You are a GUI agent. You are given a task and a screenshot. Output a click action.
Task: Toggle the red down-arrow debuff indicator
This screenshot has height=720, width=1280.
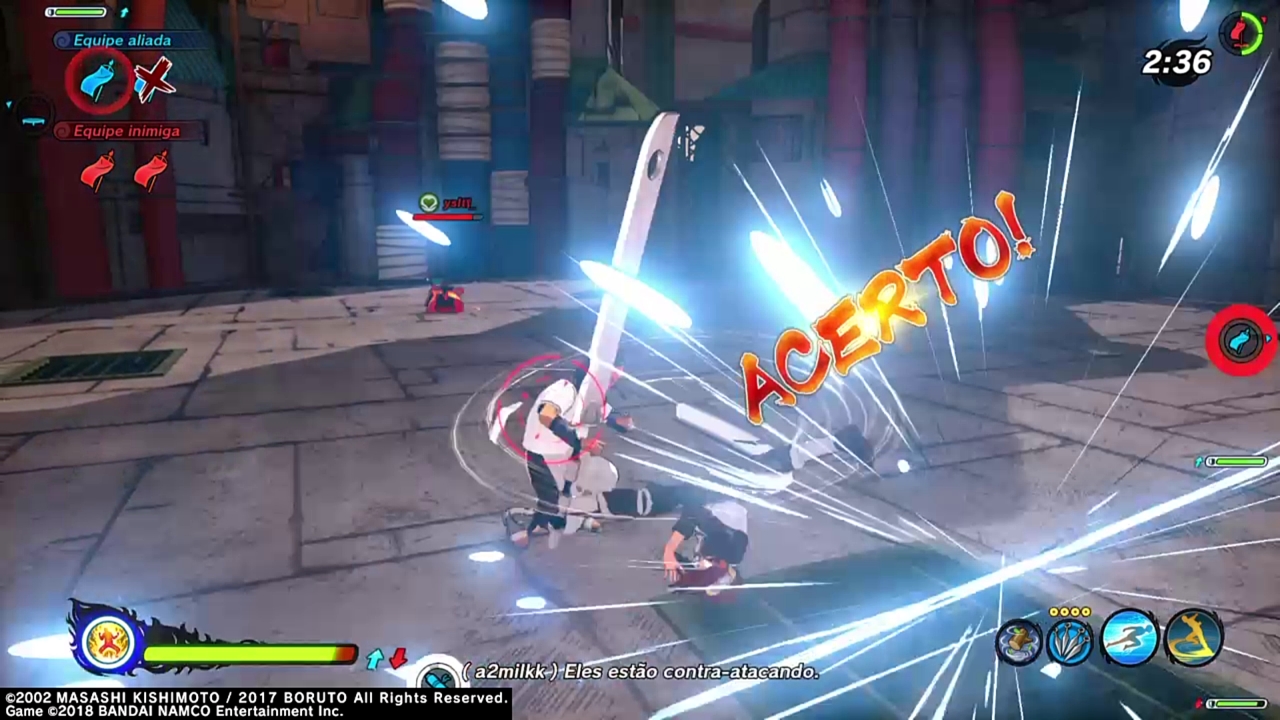[398, 660]
